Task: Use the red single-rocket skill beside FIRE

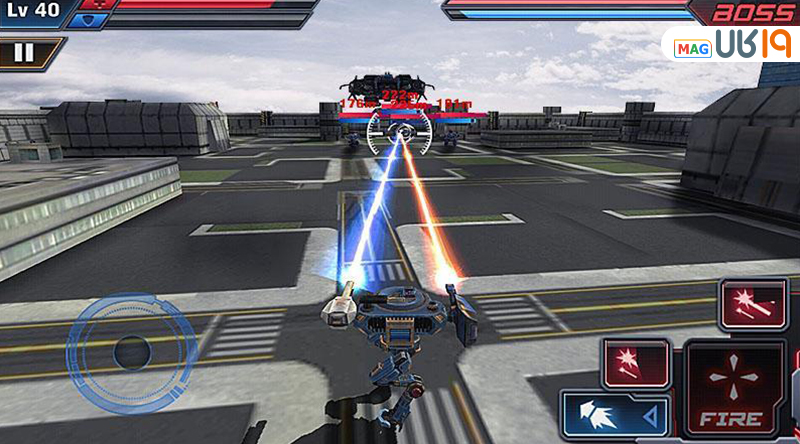Action: click(636, 360)
